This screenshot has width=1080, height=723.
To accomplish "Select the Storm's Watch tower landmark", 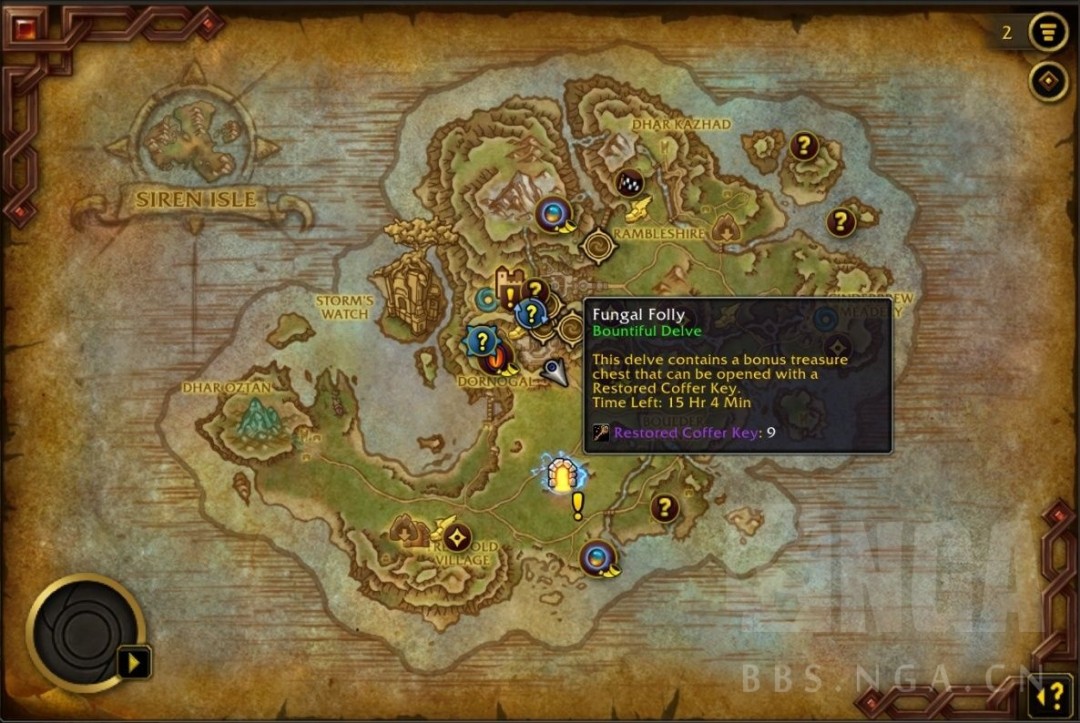I will click(x=406, y=292).
